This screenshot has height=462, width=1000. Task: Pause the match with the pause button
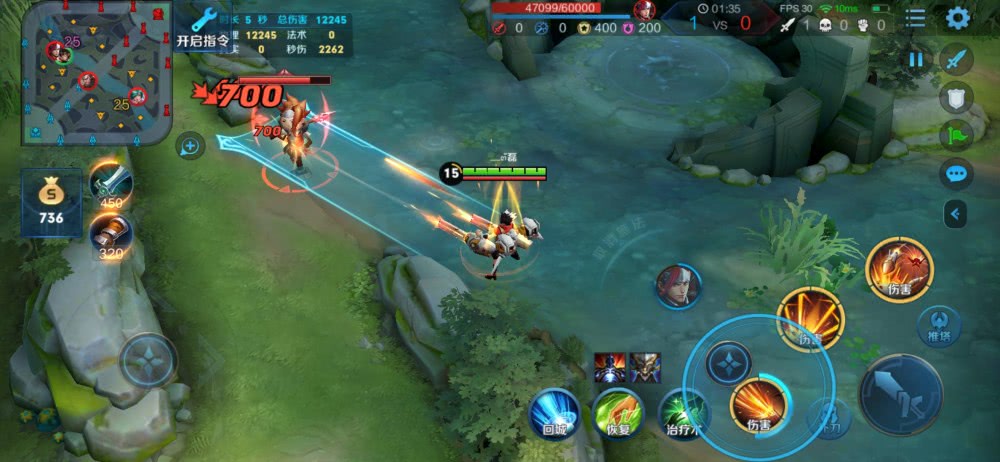click(916, 60)
